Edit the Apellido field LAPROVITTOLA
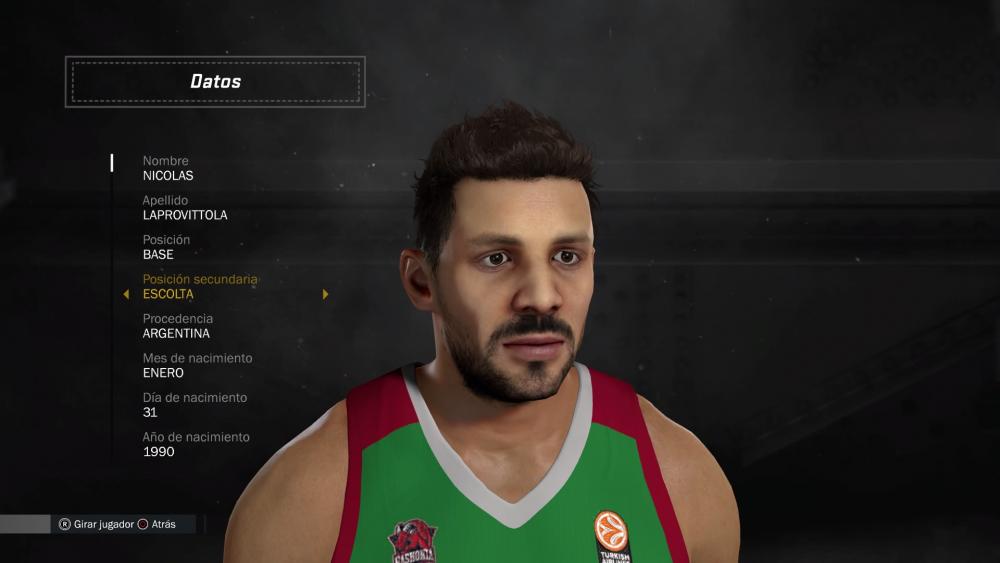Viewport: 1000px width, 563px height. (x=185, y=208)
